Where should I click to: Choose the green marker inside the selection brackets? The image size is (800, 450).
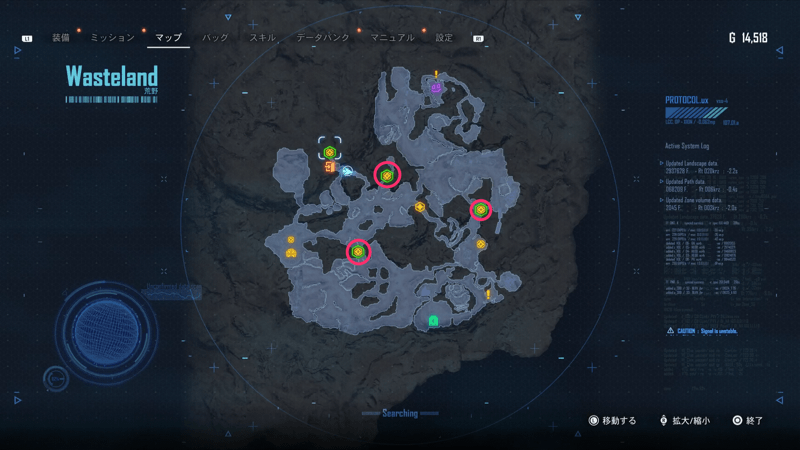point(329,152)
